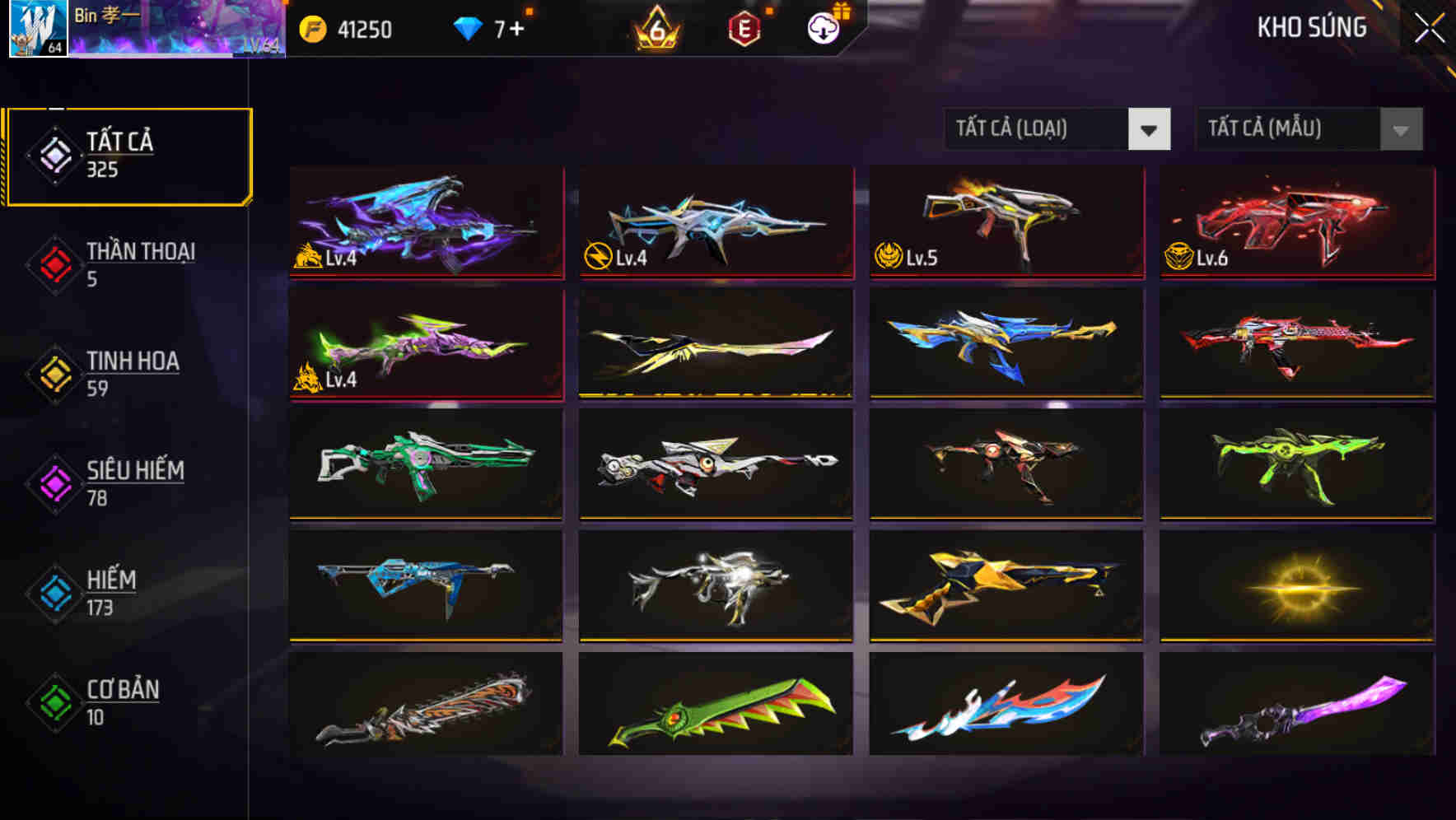Click the red THẦN THOẠI rarity icon
This screenshot has width=1456, height=820.
tap(54, 264)
